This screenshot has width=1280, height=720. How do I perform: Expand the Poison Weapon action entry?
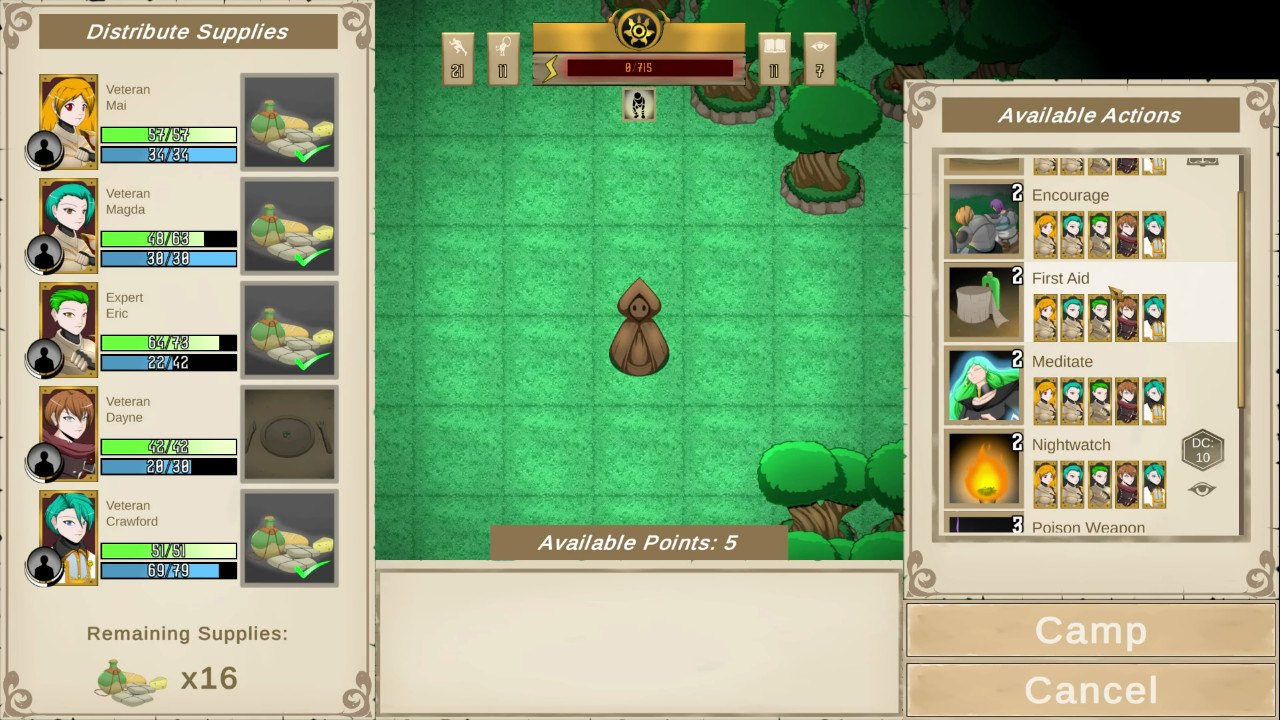pos(1090,527)
